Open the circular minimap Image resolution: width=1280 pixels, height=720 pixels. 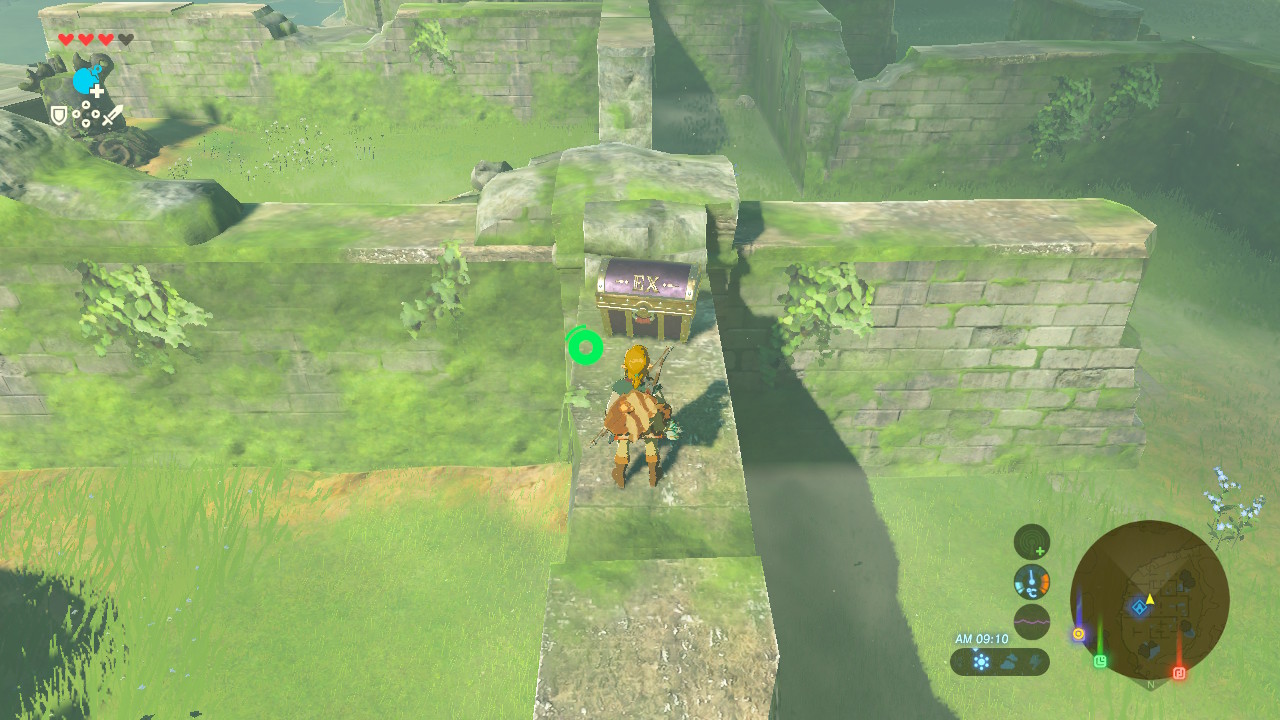click(x=1149, y=600)
